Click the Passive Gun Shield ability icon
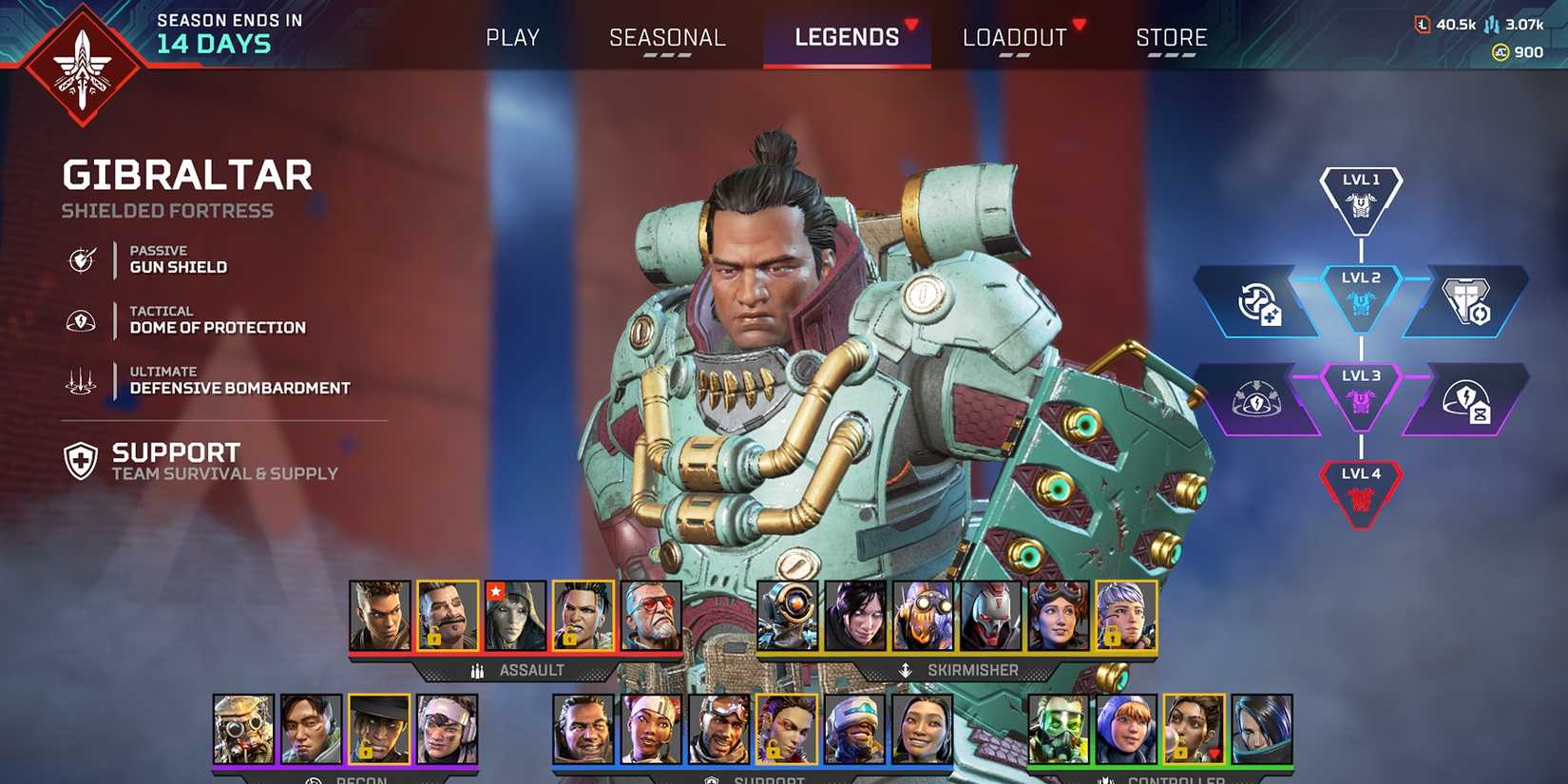This screenshot has width=1568, height=784. (83, 259)
